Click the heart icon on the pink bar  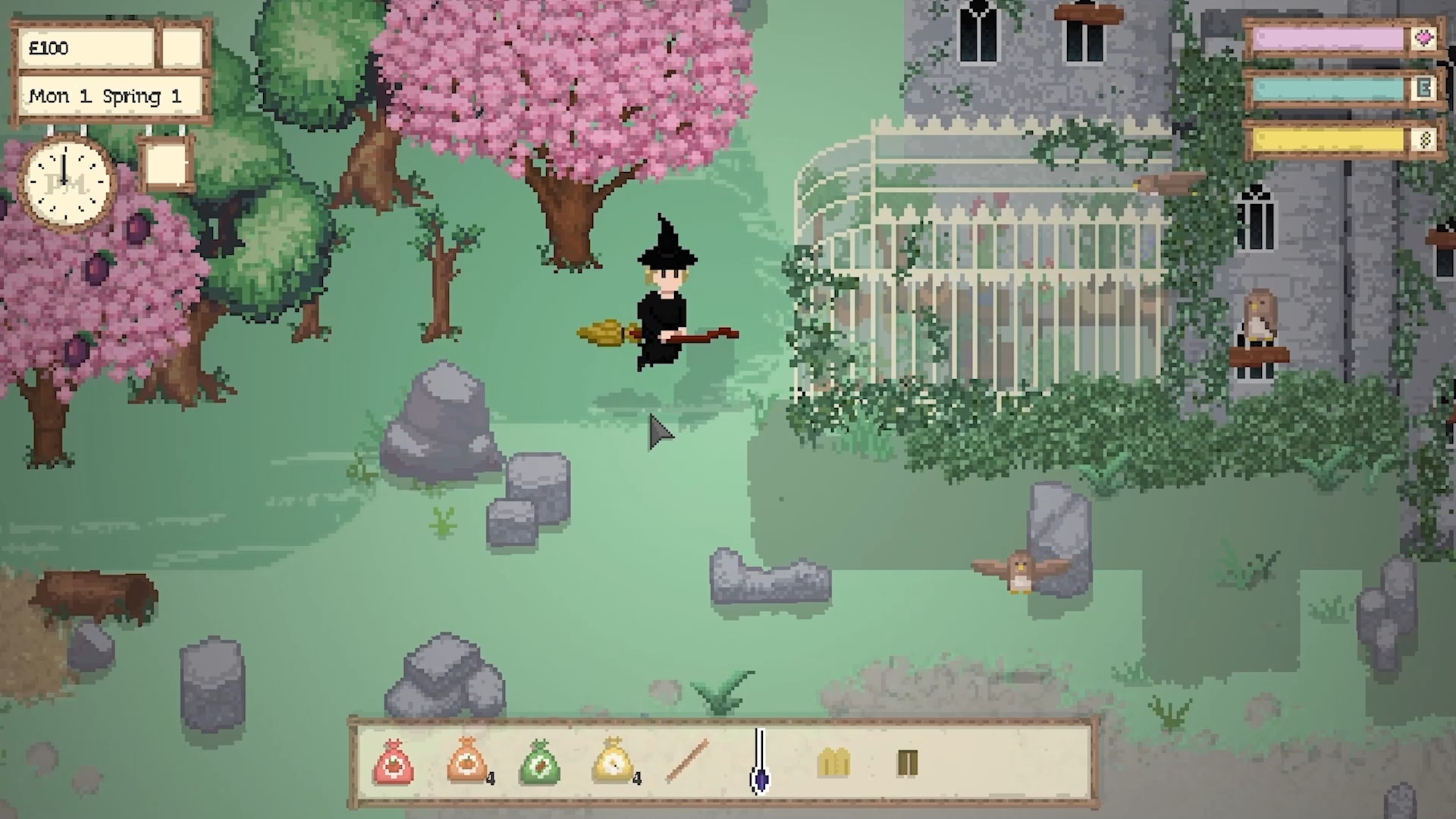pos(1426,36)
